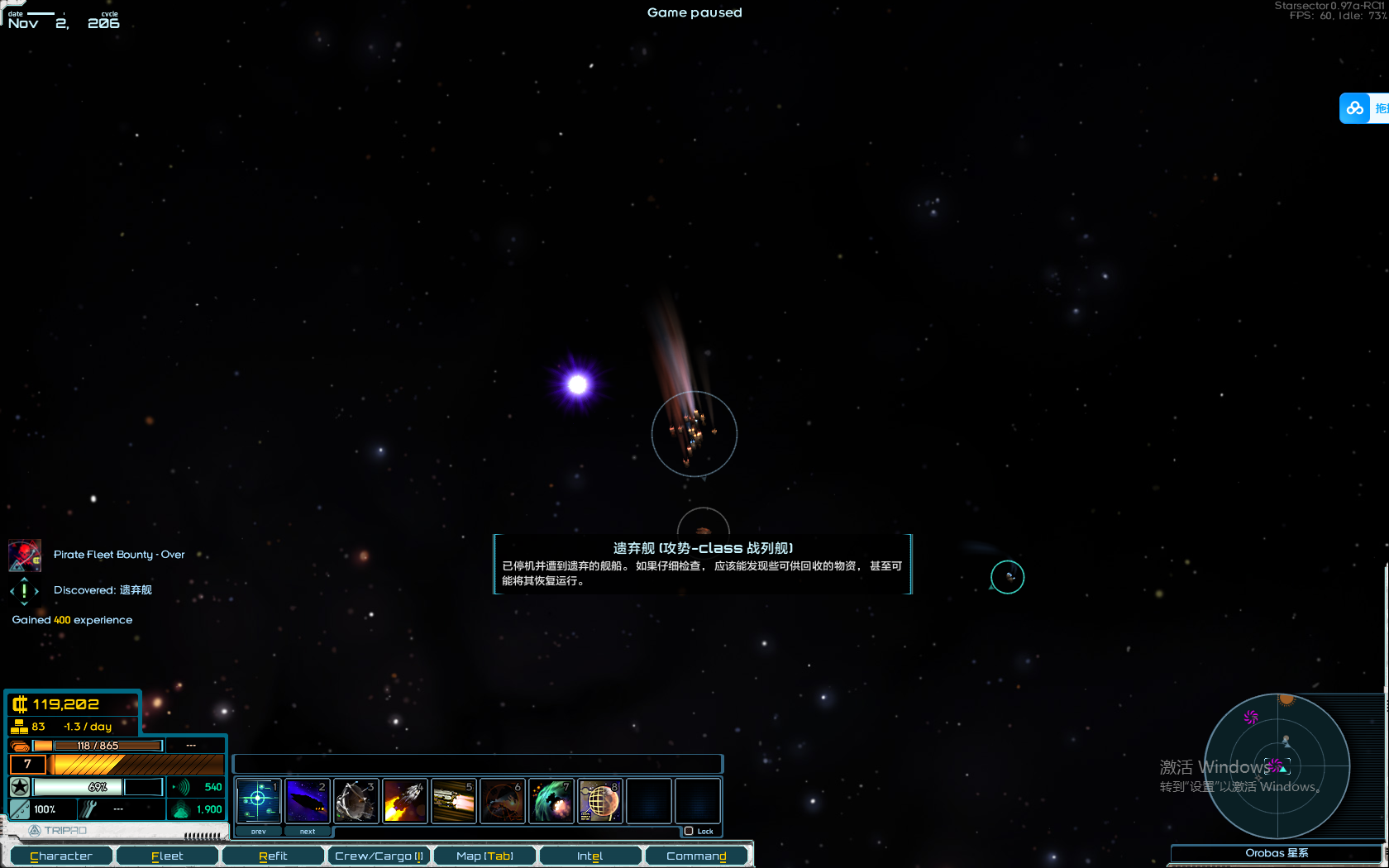The image size is (1389, 868).
Task: Open the Fleet screen
Action: (x=167, y=856)
